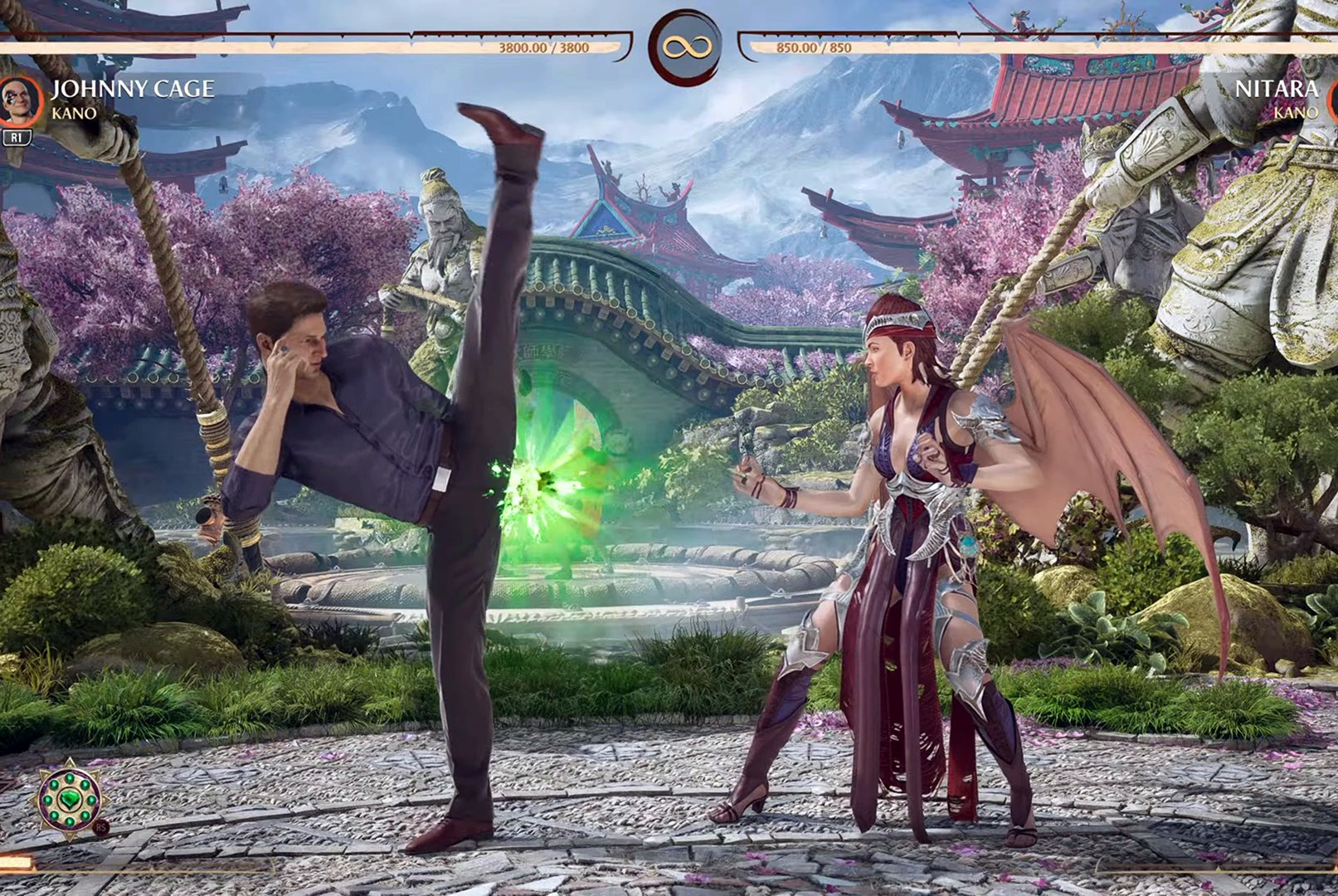This screenshot has height=896, width=1338.
Task: Click the R1 Kameo button prompt
Action: pos(17,135)
